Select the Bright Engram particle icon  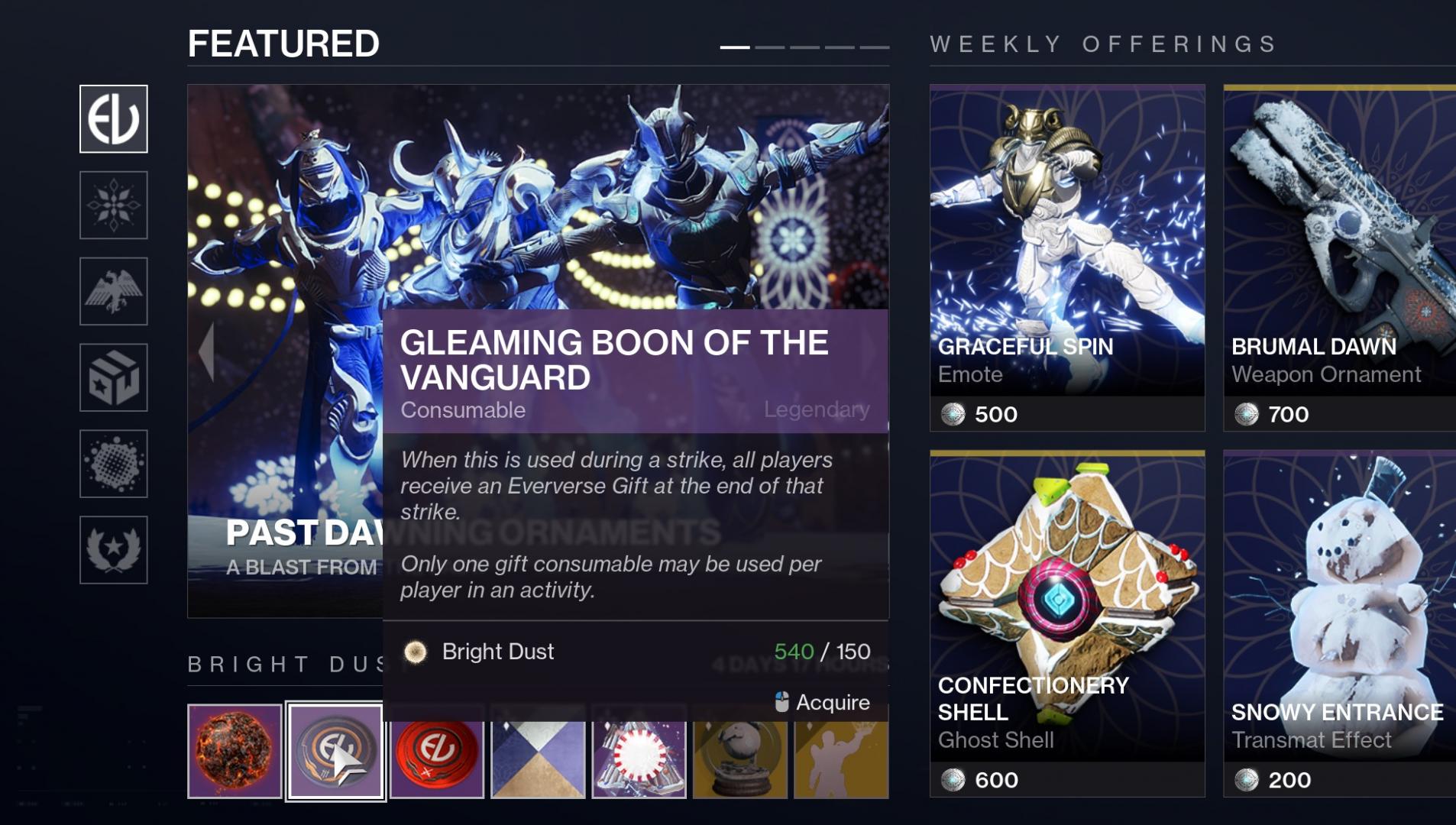coord(113,463)
